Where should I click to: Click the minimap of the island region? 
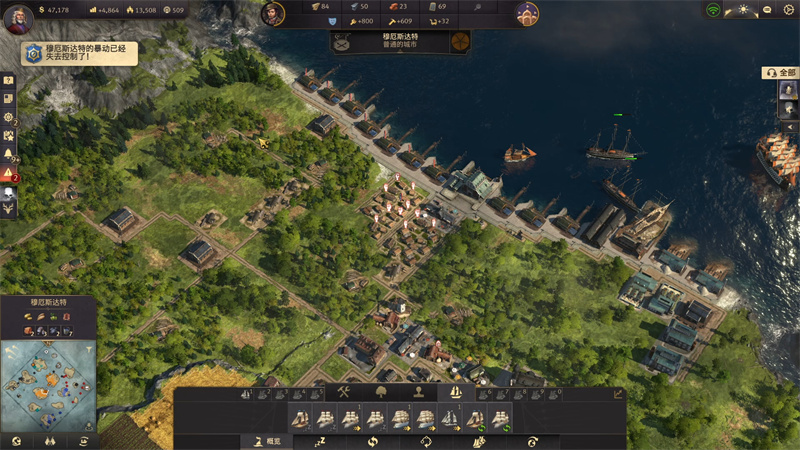pos(46,387)
